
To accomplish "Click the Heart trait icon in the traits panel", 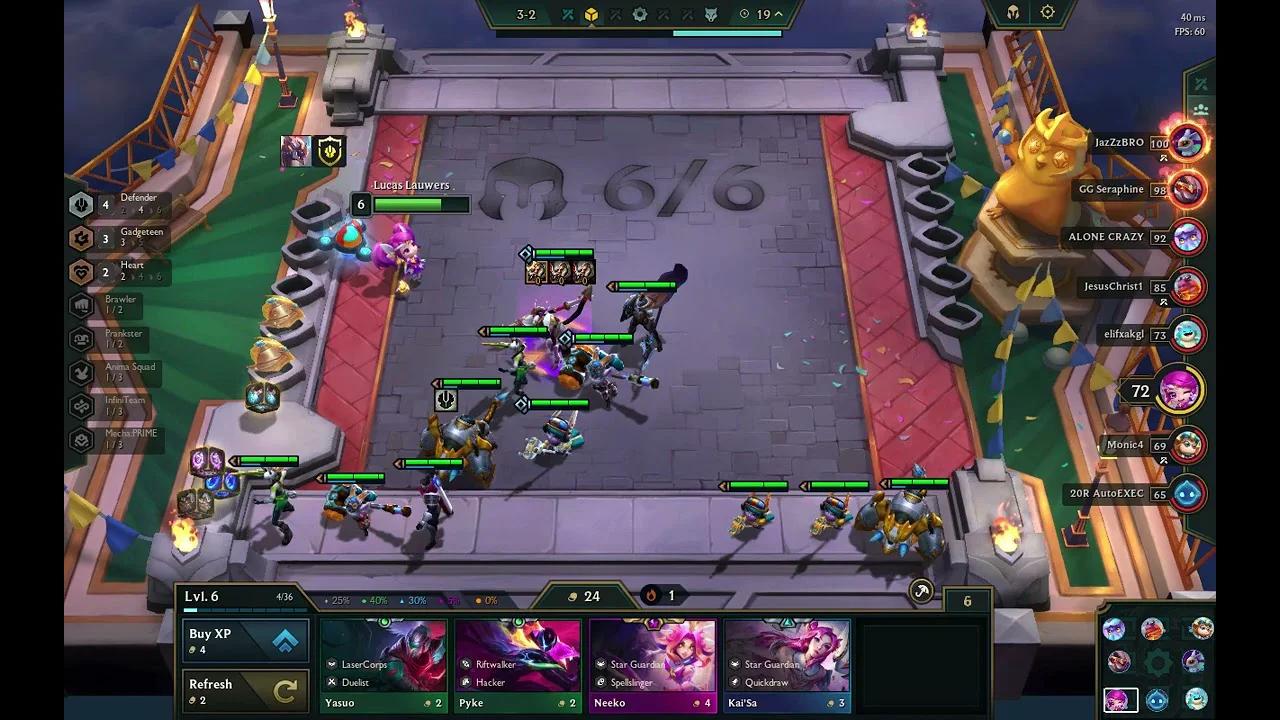I will pos(81,271).
